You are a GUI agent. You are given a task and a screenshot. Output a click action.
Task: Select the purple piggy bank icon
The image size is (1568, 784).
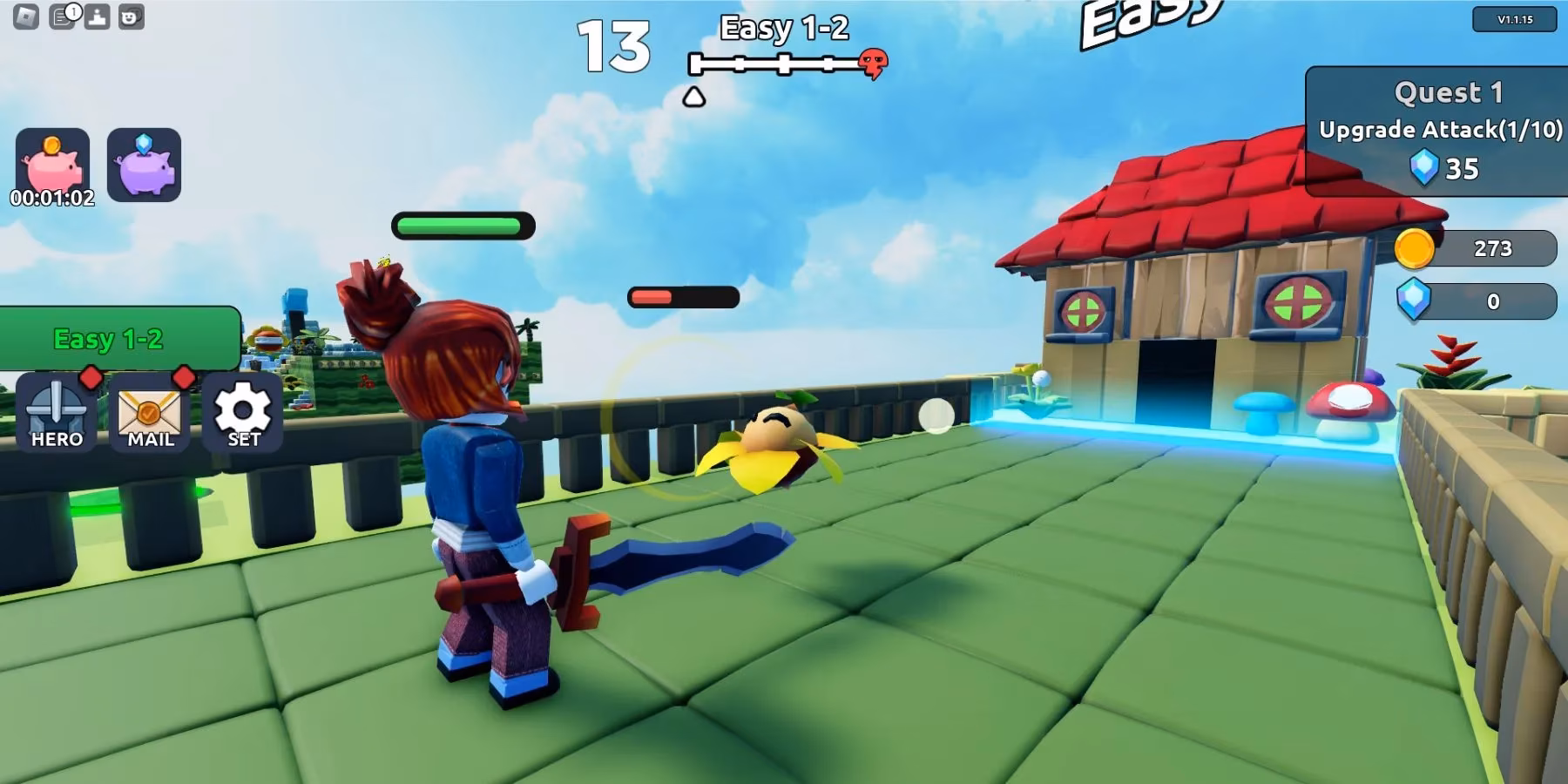(145, 166)
